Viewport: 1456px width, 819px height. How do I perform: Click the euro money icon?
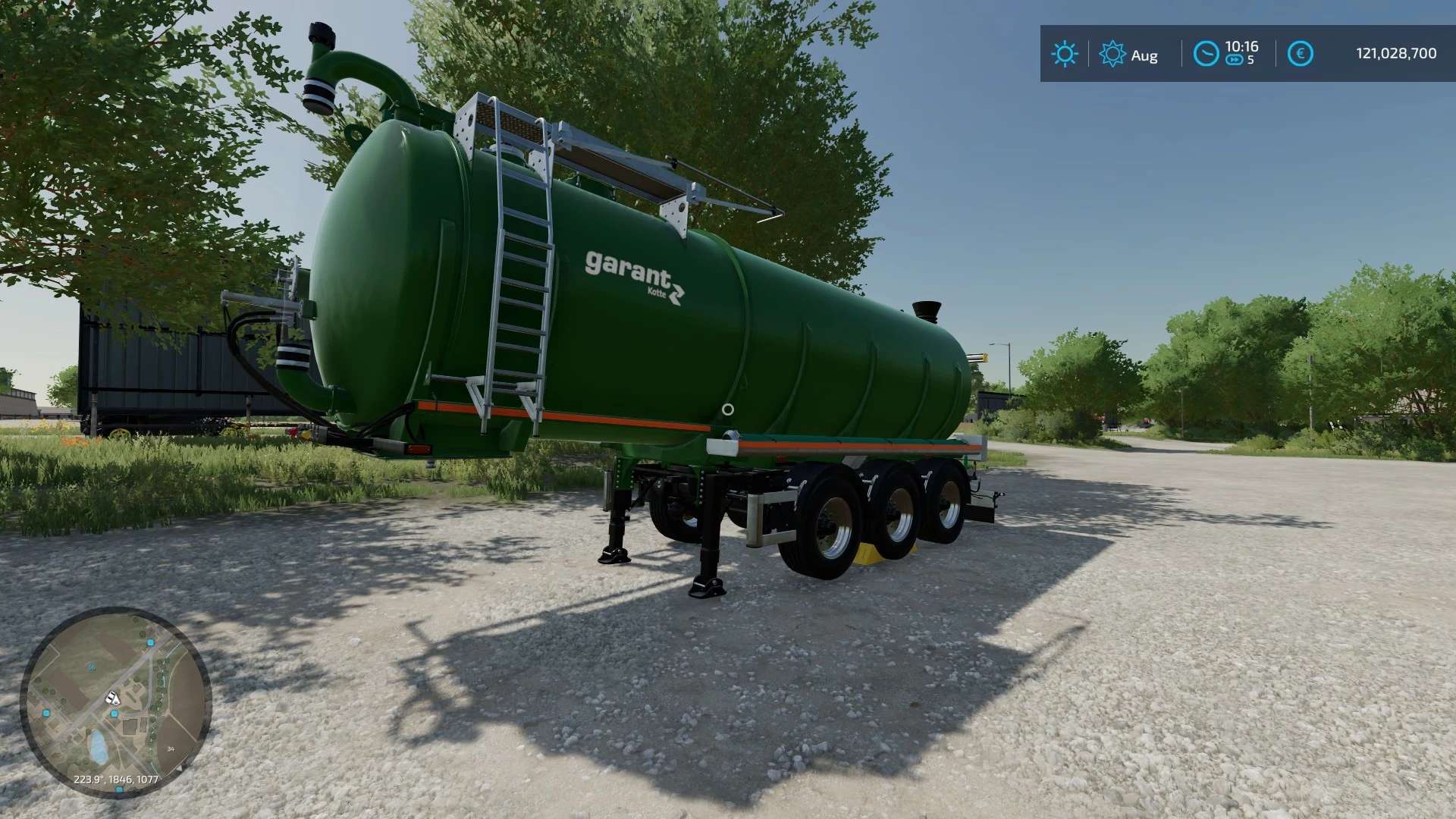[1300, 54]
